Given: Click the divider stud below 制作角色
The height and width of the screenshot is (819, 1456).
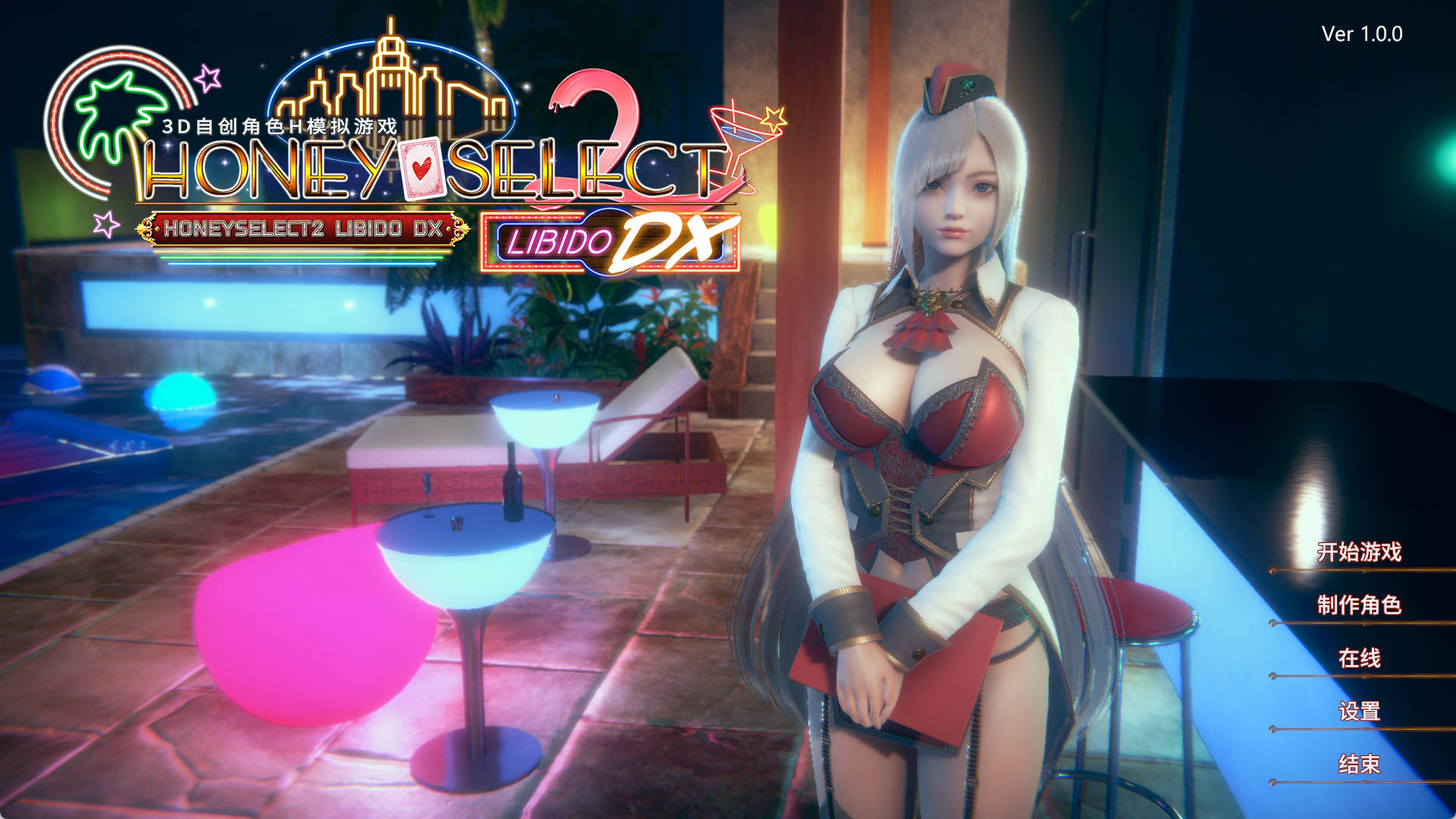Looking at the screenshot, I should 1272,623.
